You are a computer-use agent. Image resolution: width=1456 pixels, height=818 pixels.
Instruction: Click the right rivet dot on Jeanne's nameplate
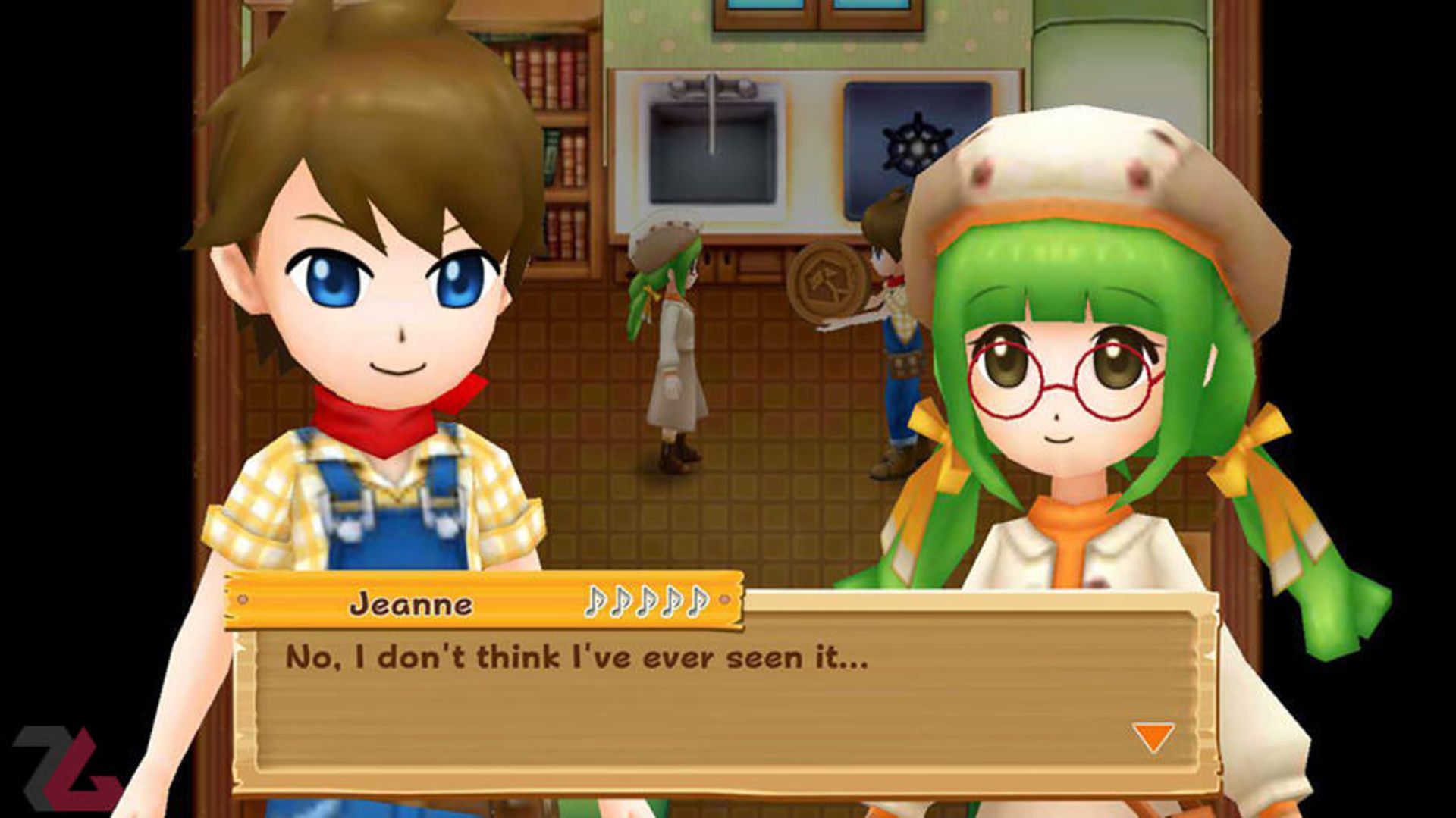pyautogui.click(x=723, y=600)
